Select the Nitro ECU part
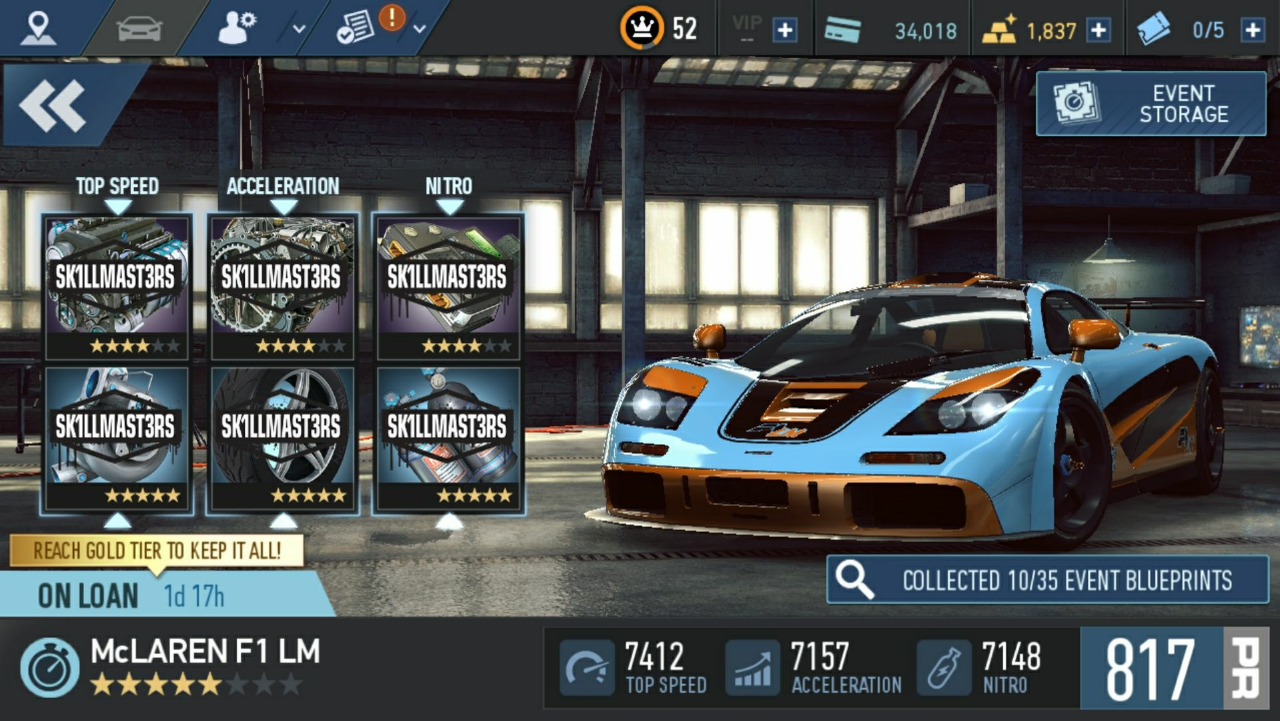The width and height of the screenshot is (1280, 721). pyautogui.click(x=449, y=287)
